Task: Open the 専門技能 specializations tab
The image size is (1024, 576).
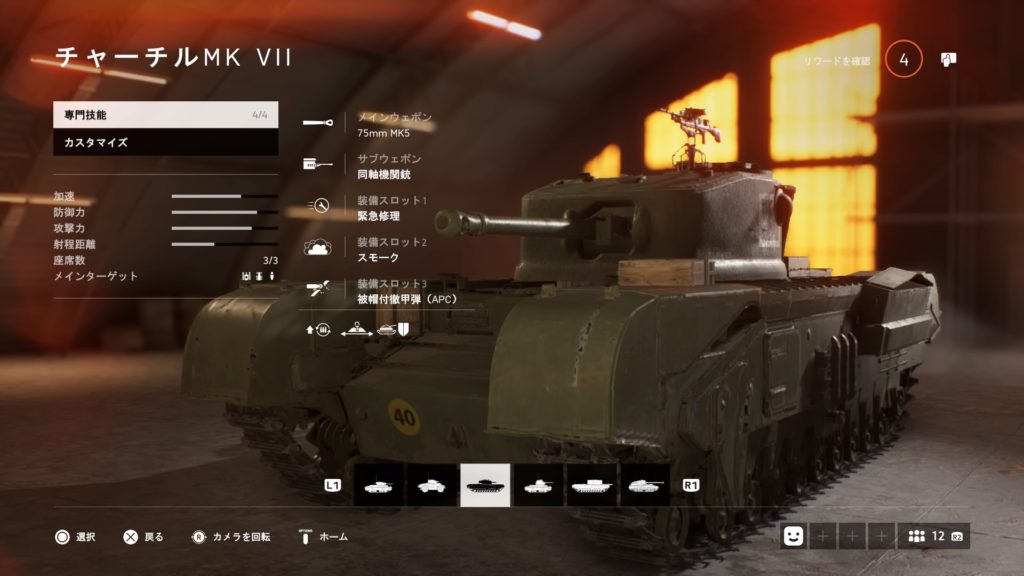Action: coord(165,115)
